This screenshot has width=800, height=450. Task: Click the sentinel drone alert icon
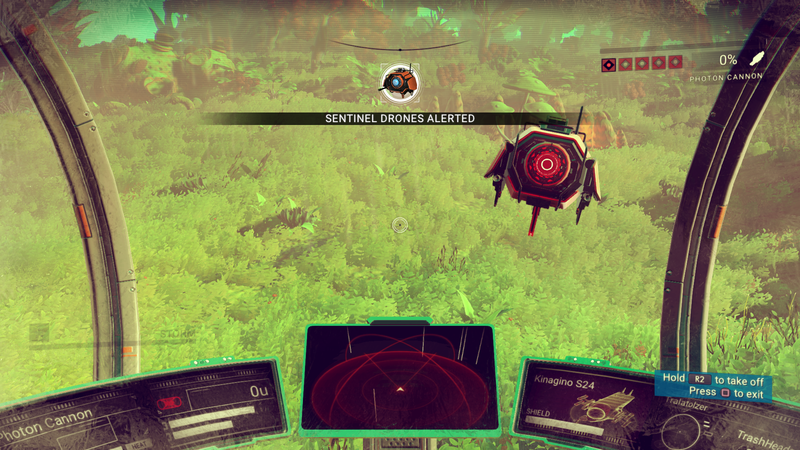[400, 82]
